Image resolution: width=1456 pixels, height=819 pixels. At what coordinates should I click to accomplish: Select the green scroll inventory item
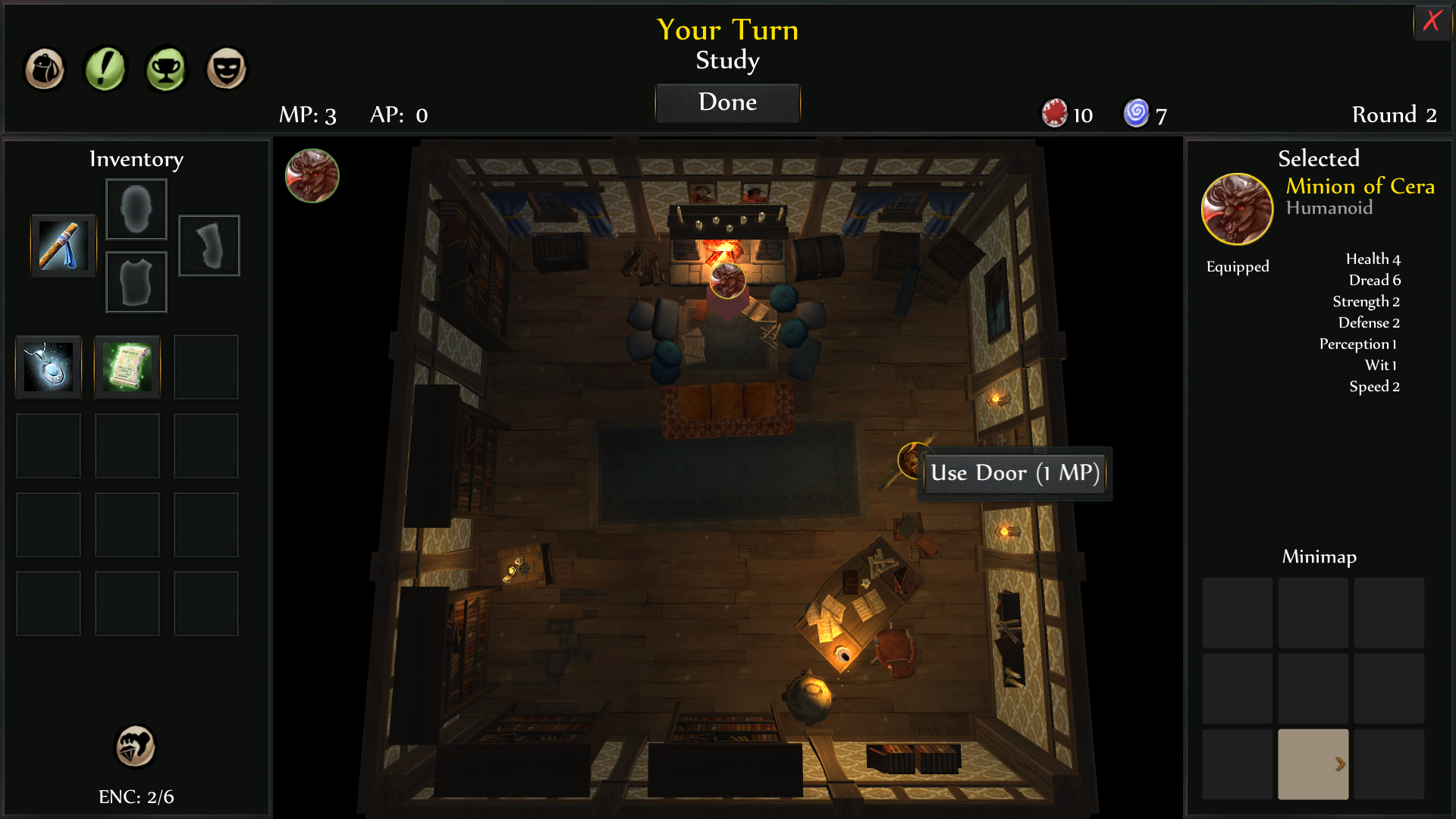pos(127,367)
